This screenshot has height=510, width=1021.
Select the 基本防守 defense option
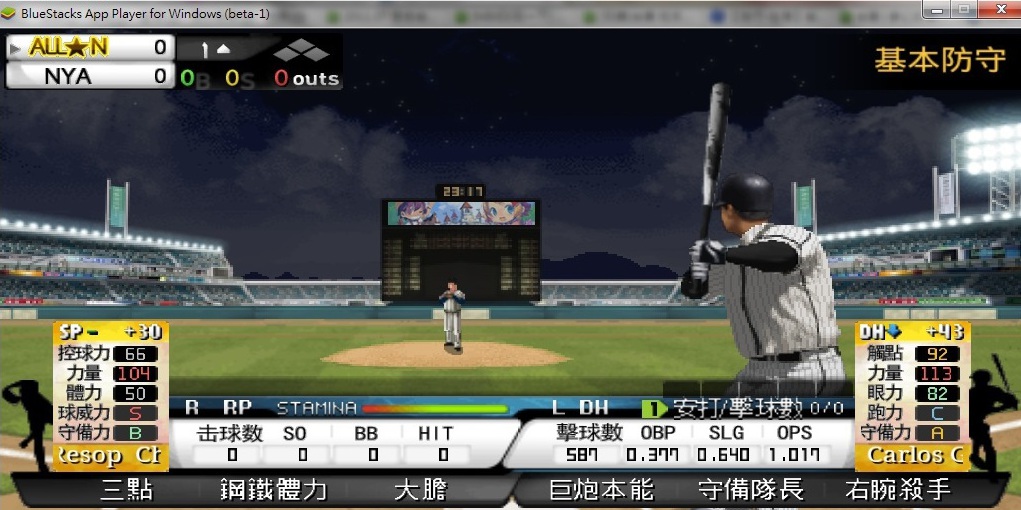click(x=939, y=60)
